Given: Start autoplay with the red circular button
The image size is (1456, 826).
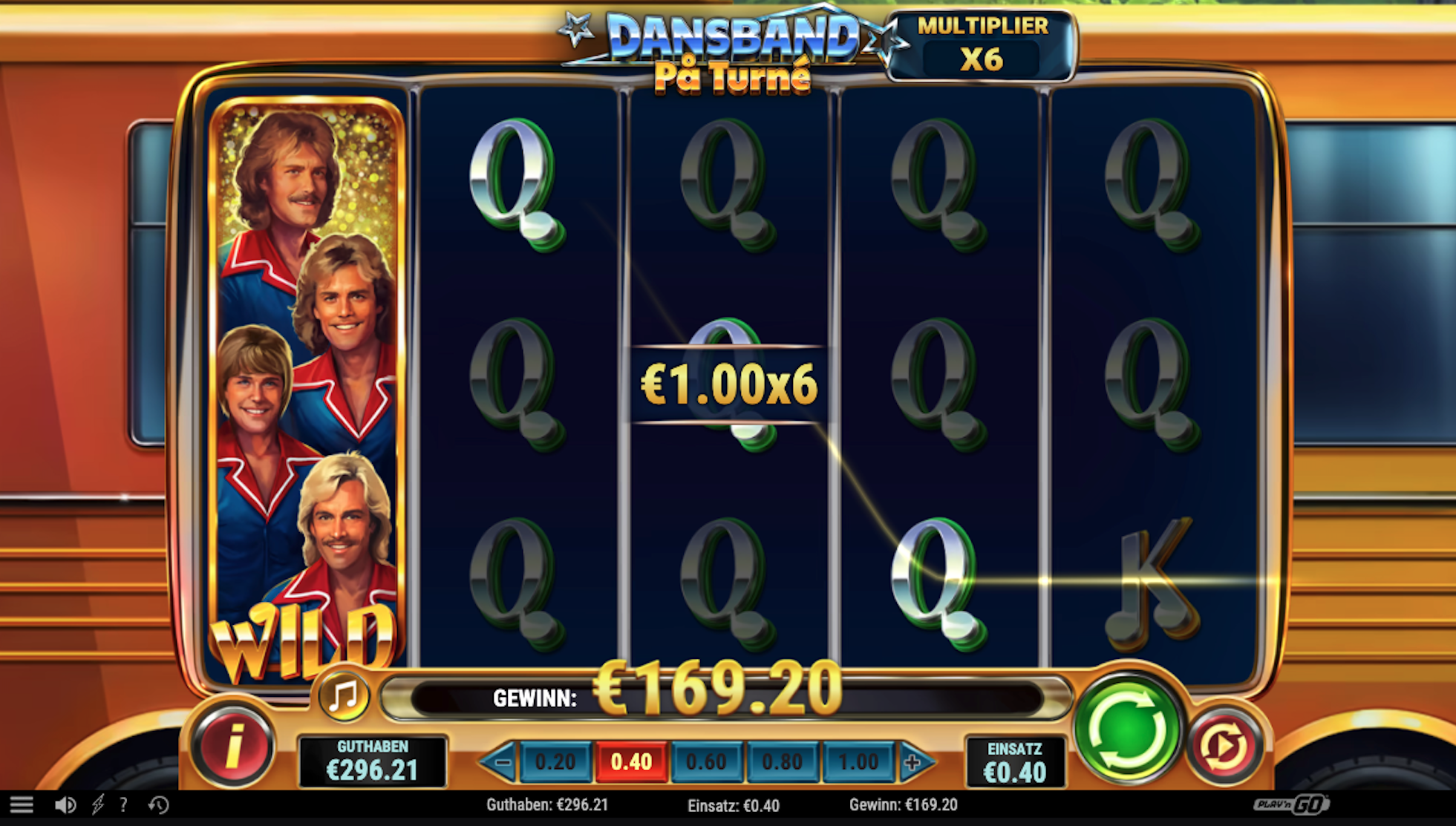Looking at the screenshot, I should pos(1224,745).
